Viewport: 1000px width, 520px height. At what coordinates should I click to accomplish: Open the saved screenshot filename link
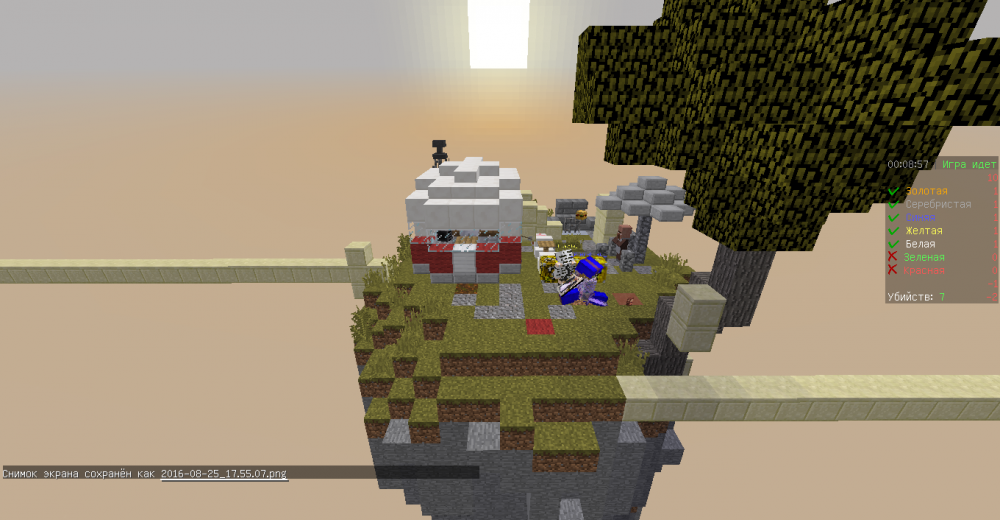[x=224, y=473]
